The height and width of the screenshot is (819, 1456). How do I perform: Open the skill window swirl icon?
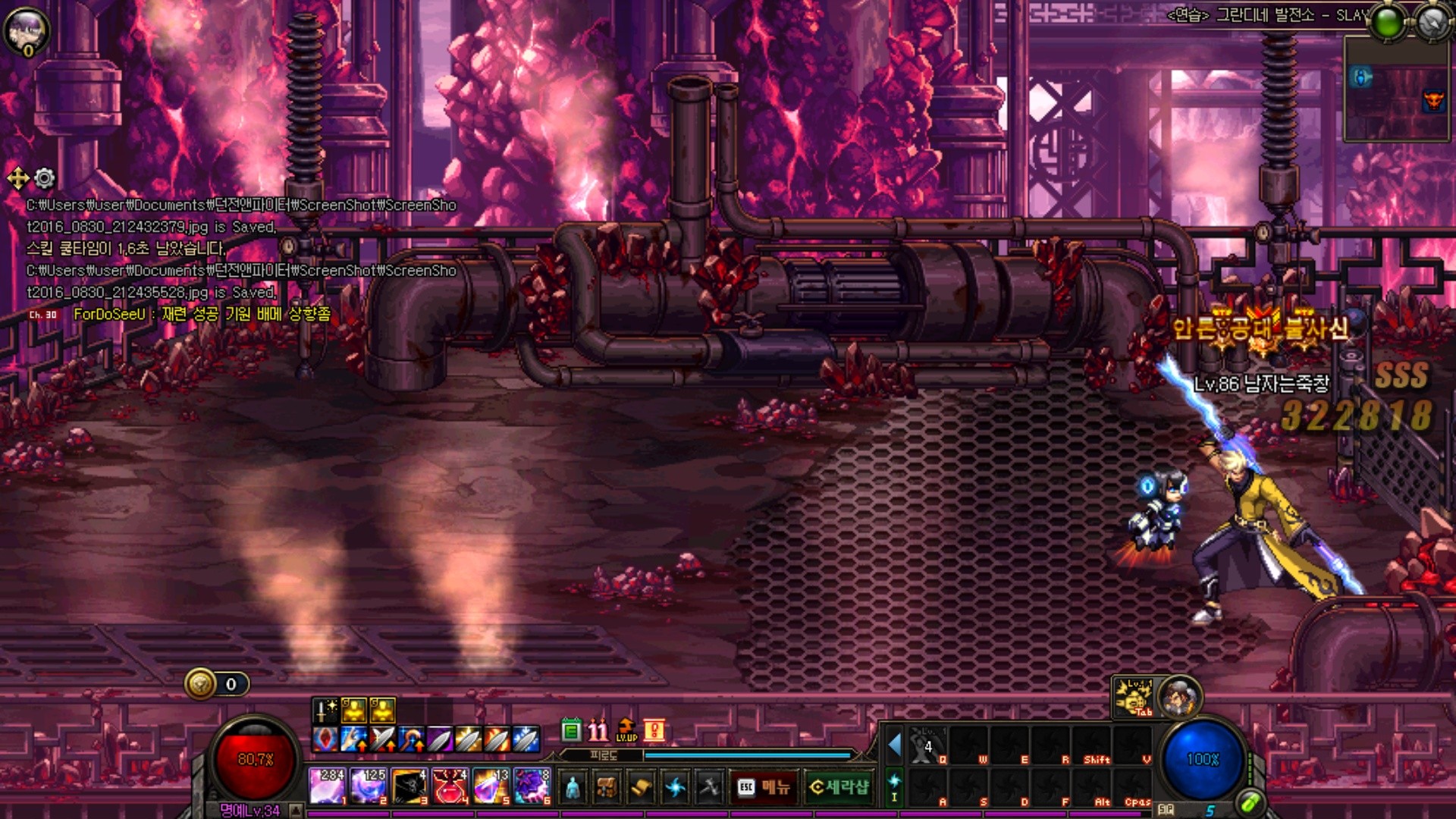click(x=675, y=787)
